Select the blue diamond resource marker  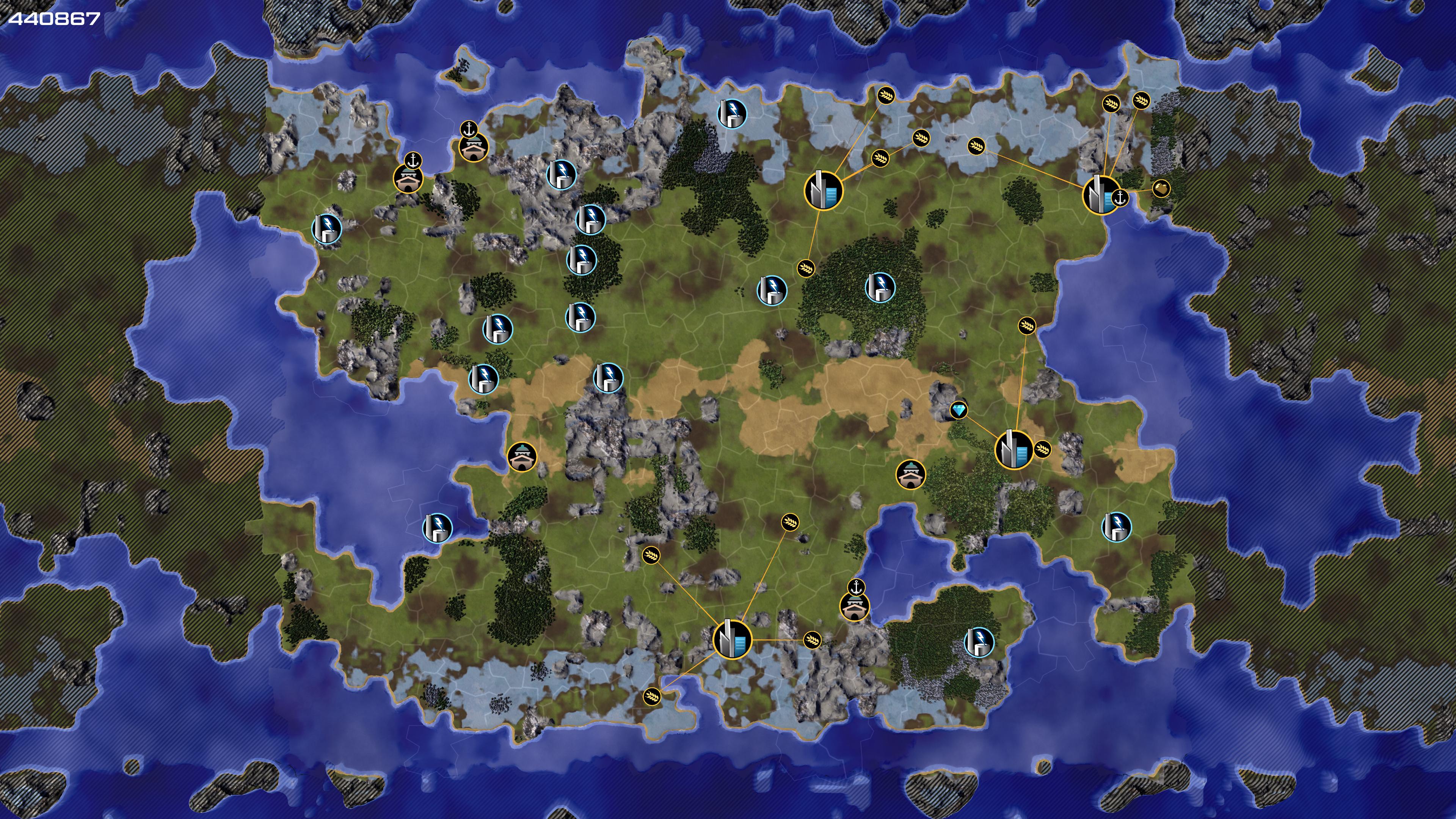pyautogui.click(x=959, y=410)
